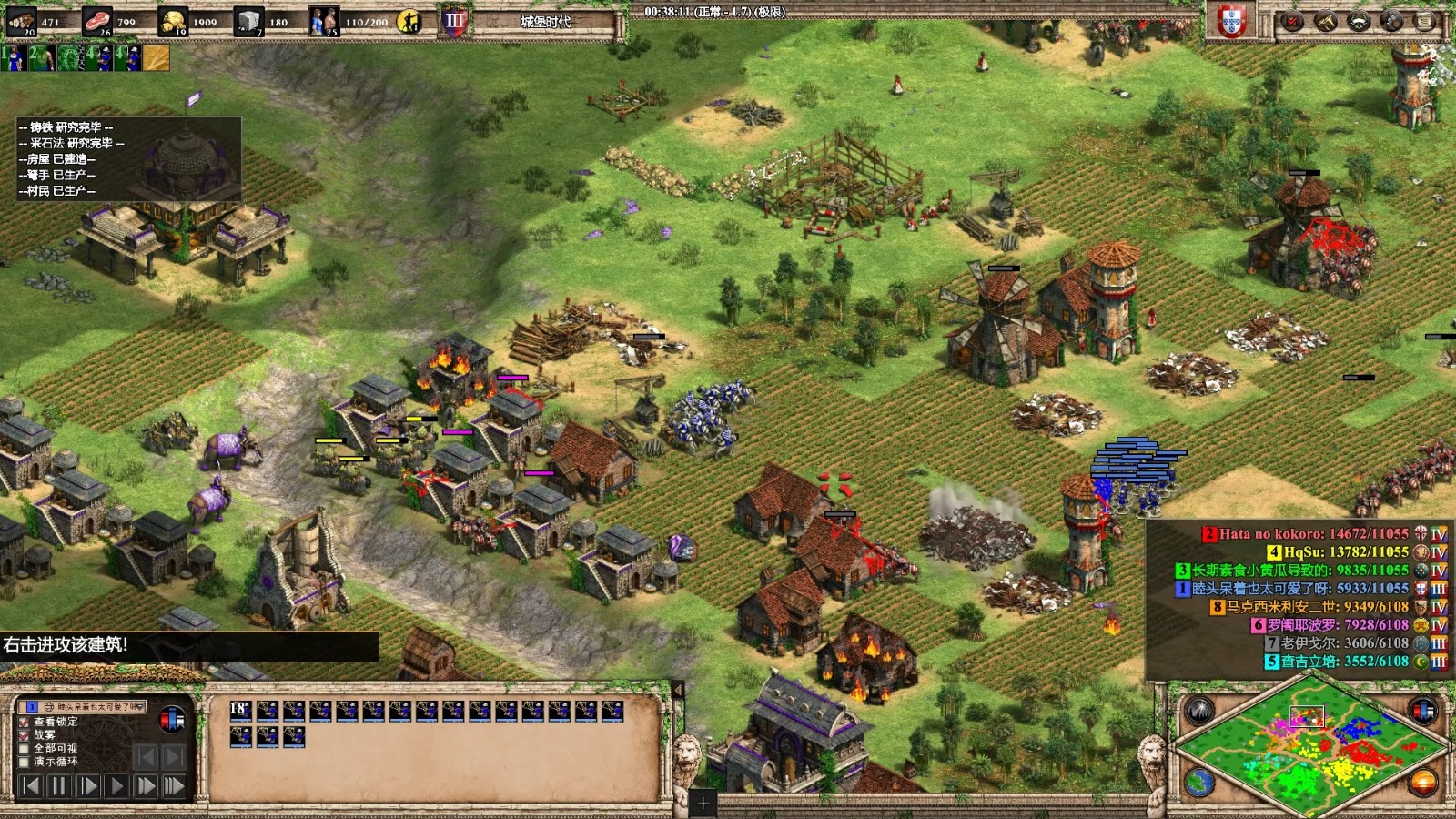Pause the replay playback
This screenshot has height=819, width=1456.
point(59,785)
